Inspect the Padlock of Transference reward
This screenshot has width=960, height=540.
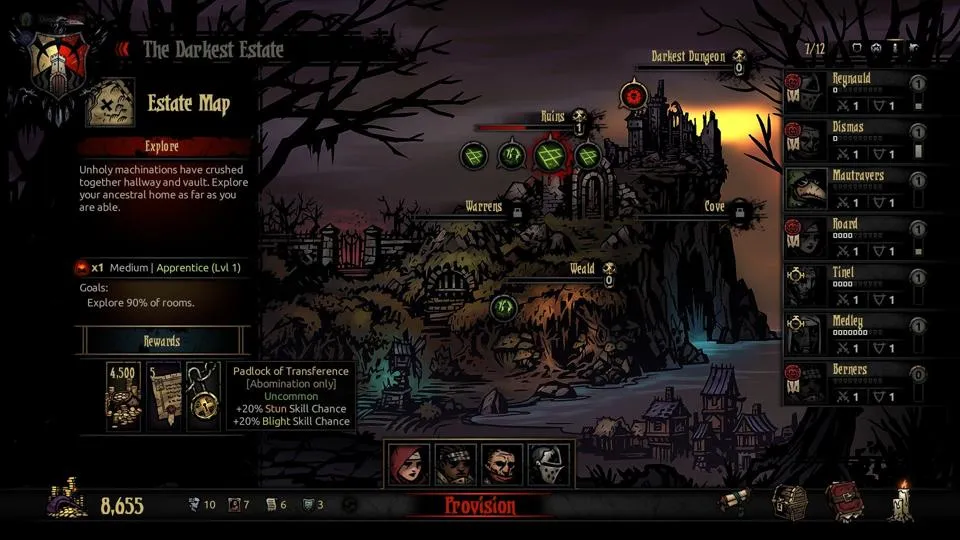coord(203,396)
